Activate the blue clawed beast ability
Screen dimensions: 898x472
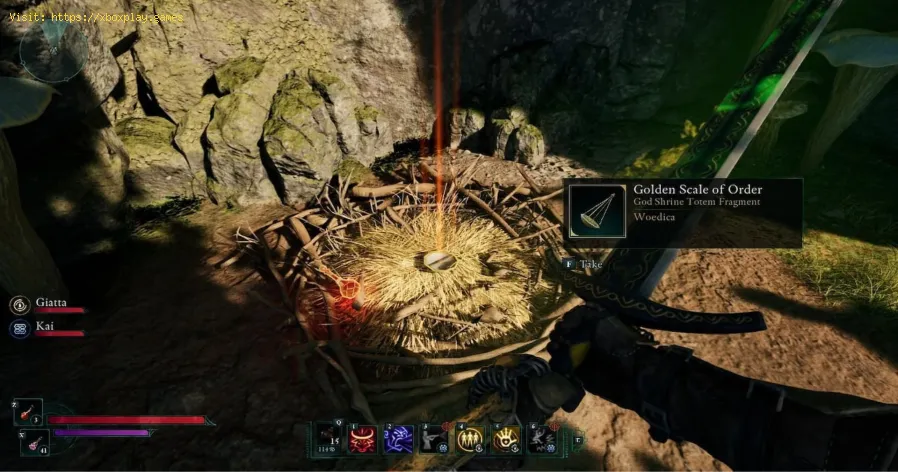pos(399,438)
